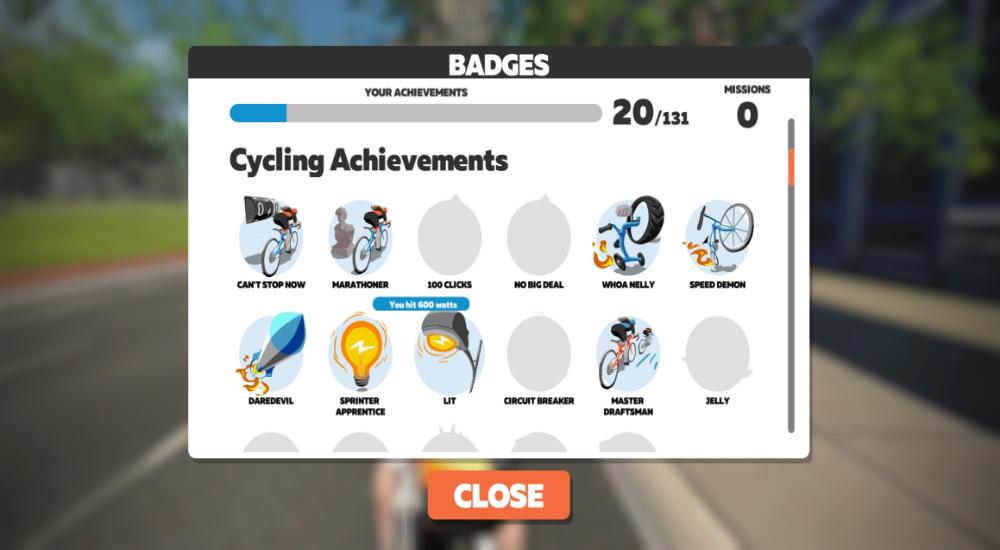Select the Can't Stop Now badge
This screenshot has width=1000, height=550.
coord(271,238)
